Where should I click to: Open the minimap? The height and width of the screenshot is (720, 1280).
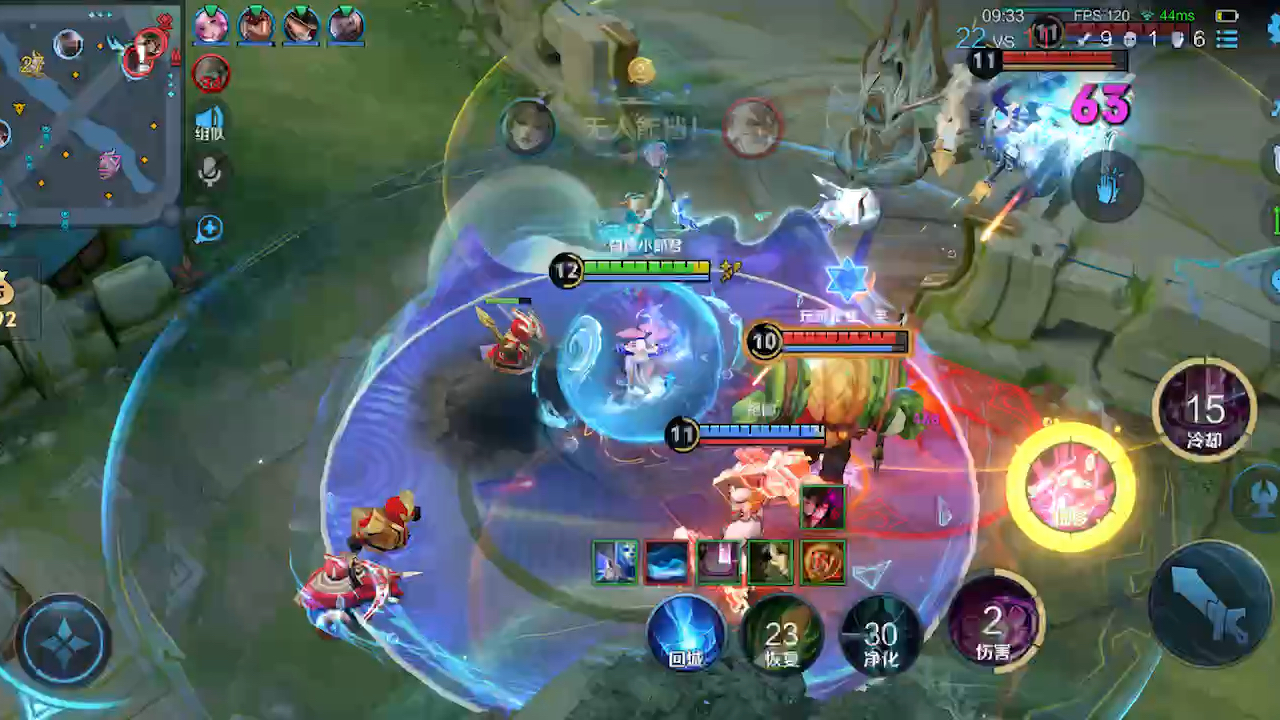(88, 108)
